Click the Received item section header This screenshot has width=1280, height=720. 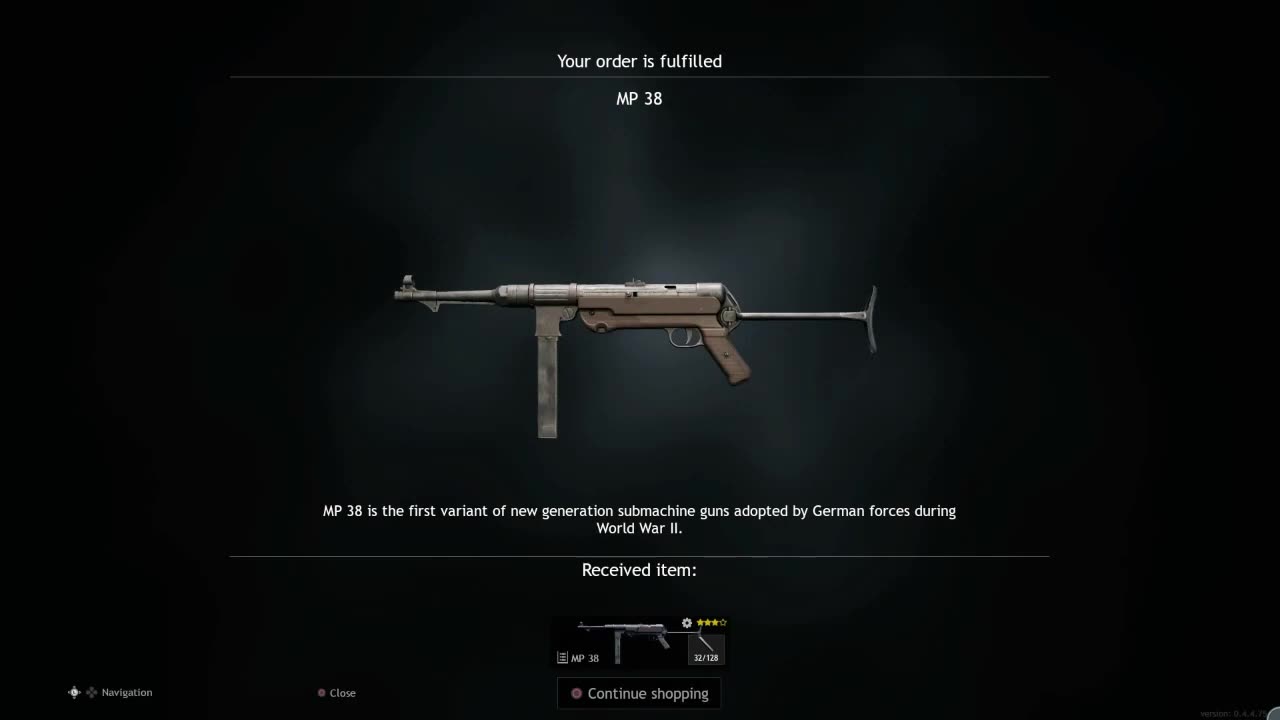coord(639,570)
